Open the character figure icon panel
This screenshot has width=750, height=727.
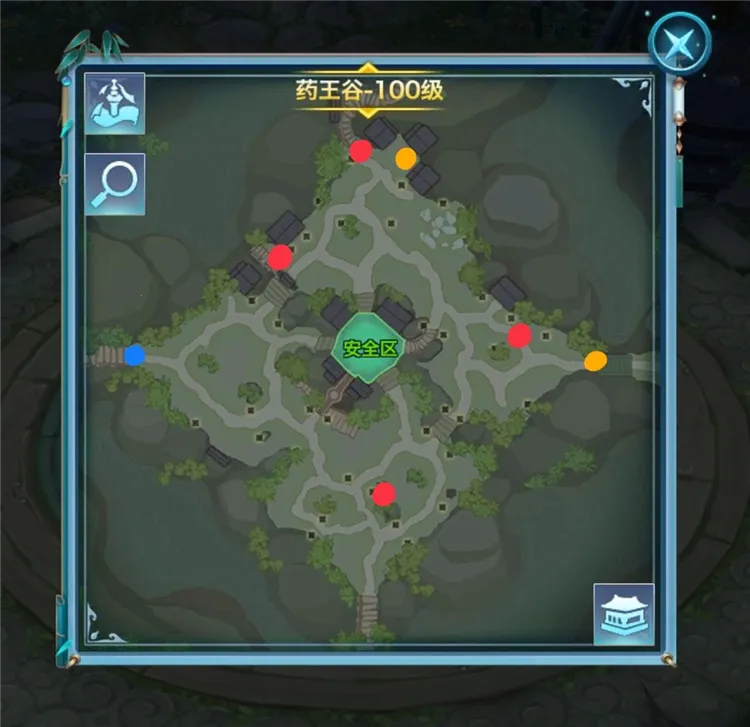pyautogui.click(x=115, y=104)
